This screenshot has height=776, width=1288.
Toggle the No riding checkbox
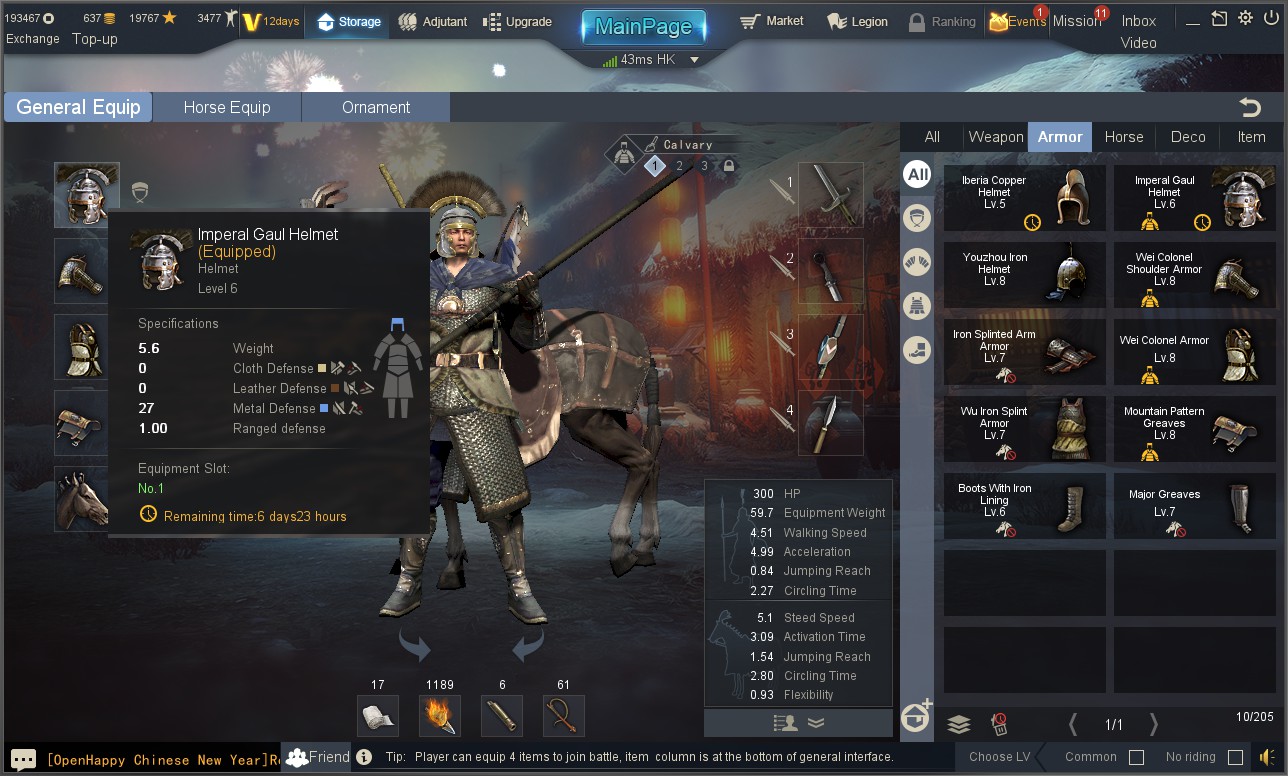[x=1235, y=757]
